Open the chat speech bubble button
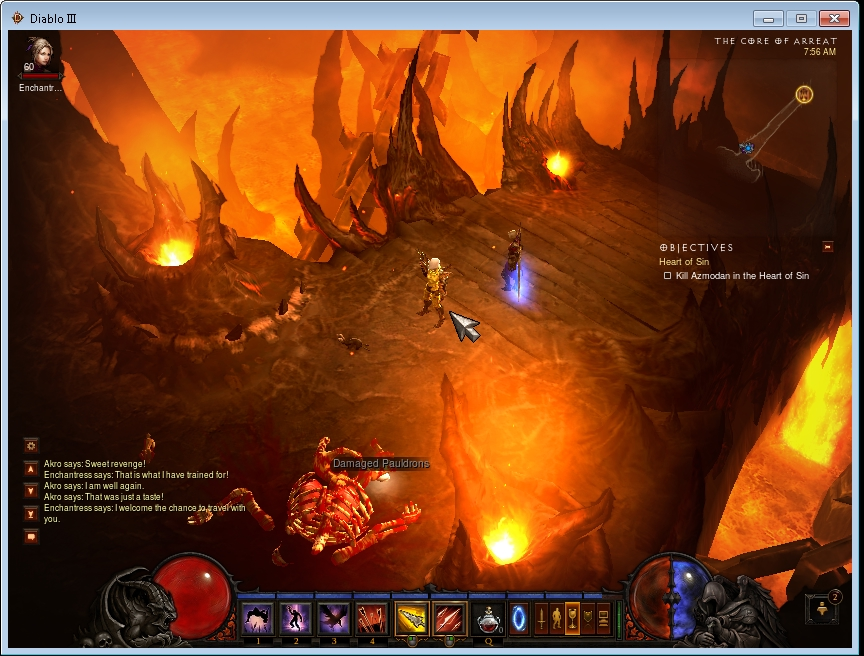Viewport: 864px width, 656px height. pos(31,537)
